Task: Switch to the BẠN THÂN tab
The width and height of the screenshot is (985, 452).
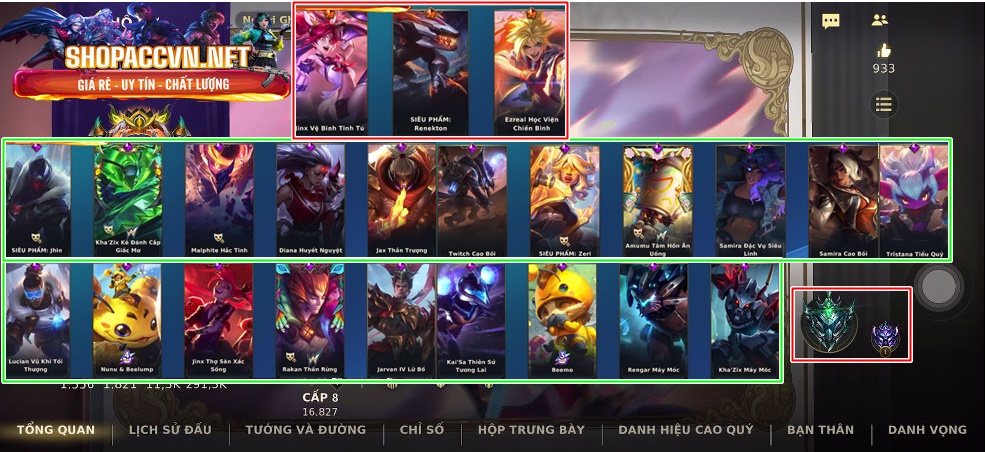Action: pyautogui.click(x=820, y=430)
